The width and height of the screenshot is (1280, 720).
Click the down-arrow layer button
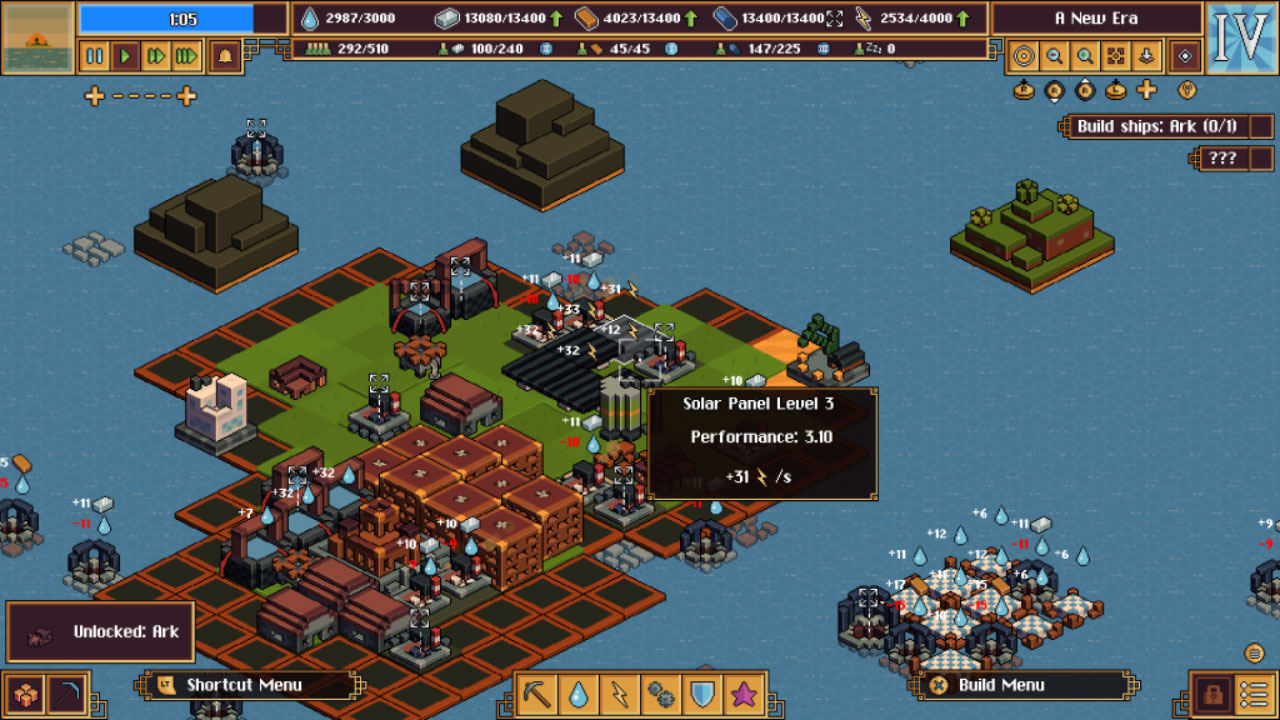[x=1146, y=56]
